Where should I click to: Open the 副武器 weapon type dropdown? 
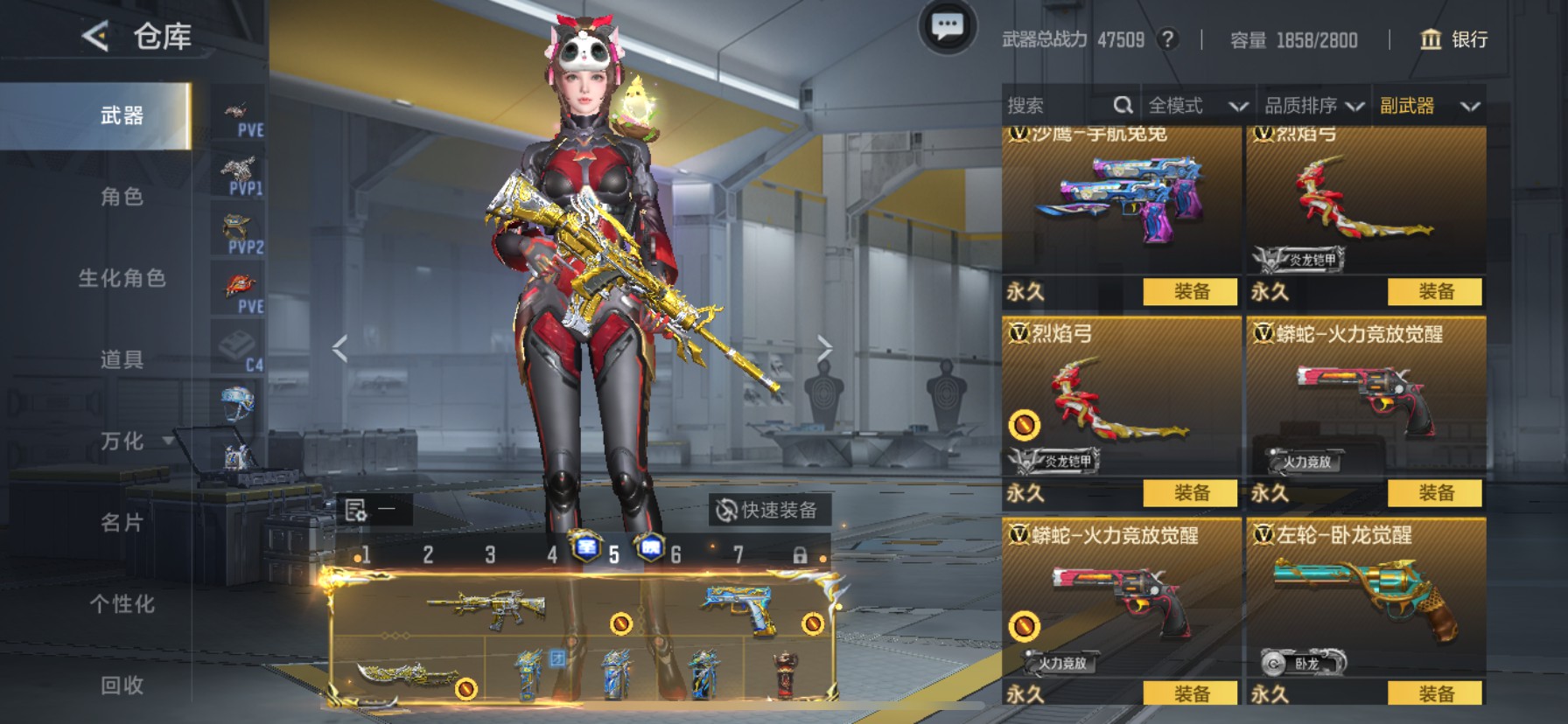1429,106
